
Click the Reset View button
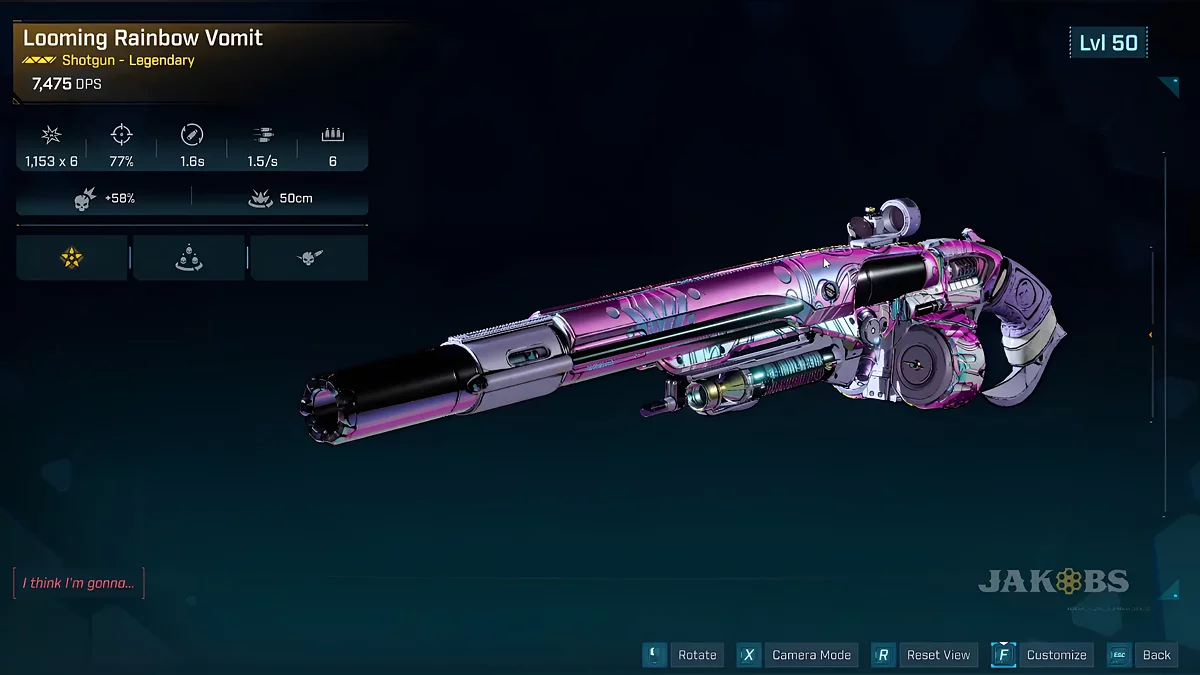click(x=937, y=655)
